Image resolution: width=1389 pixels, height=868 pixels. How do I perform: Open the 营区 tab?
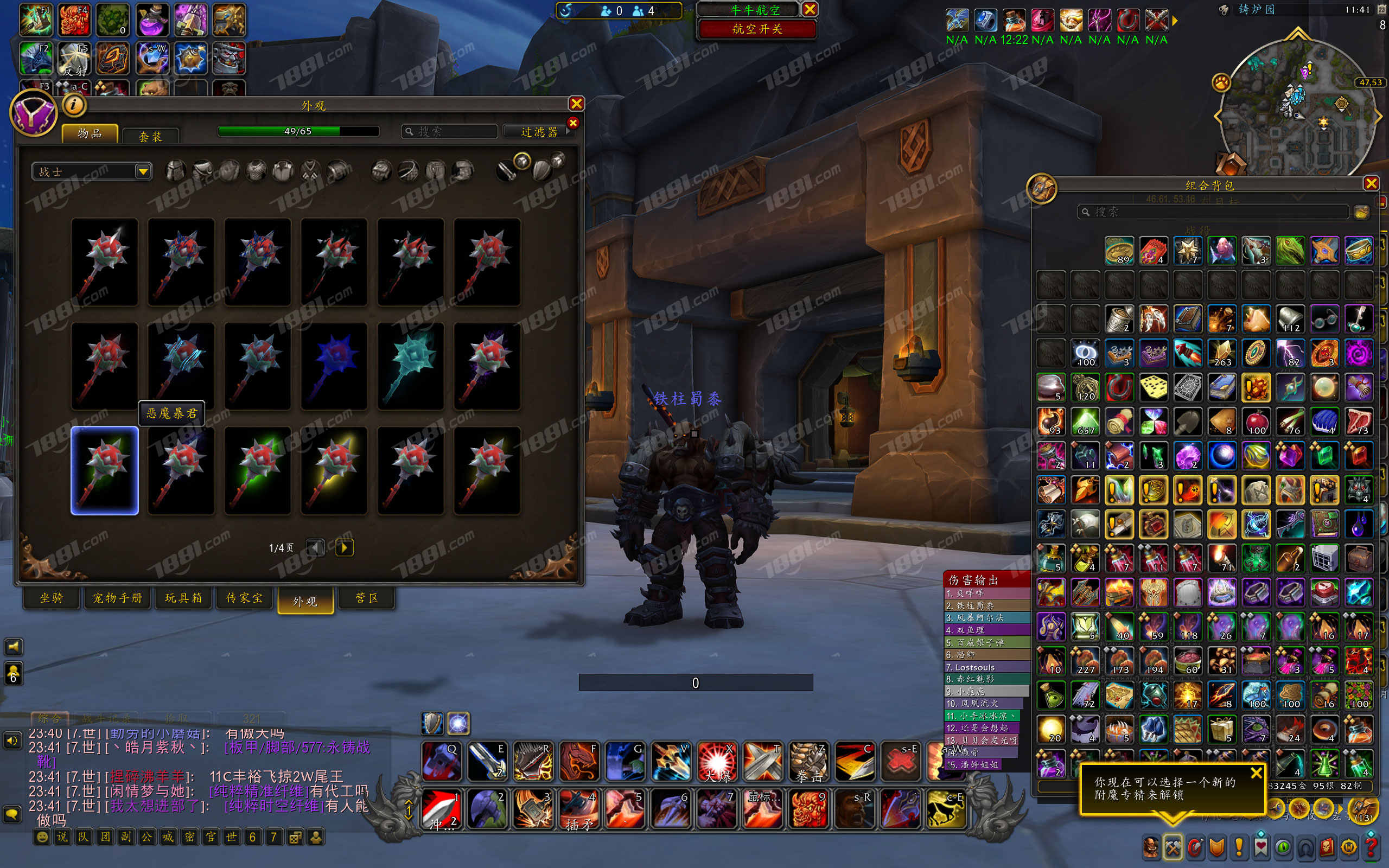pyautogui.click(x=367, y=598)
